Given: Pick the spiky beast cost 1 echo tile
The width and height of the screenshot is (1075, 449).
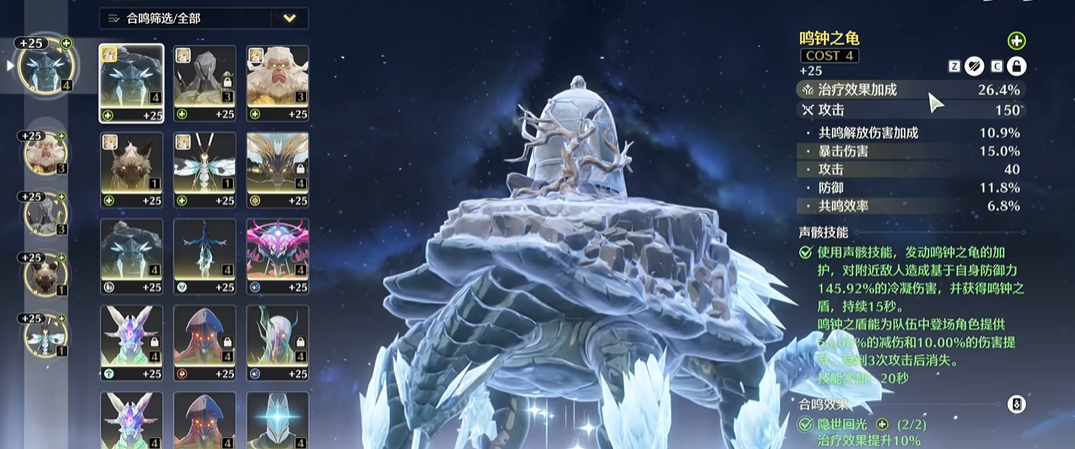Looking at the screenshot, I should pyautogui.click(x=132, y=163).
